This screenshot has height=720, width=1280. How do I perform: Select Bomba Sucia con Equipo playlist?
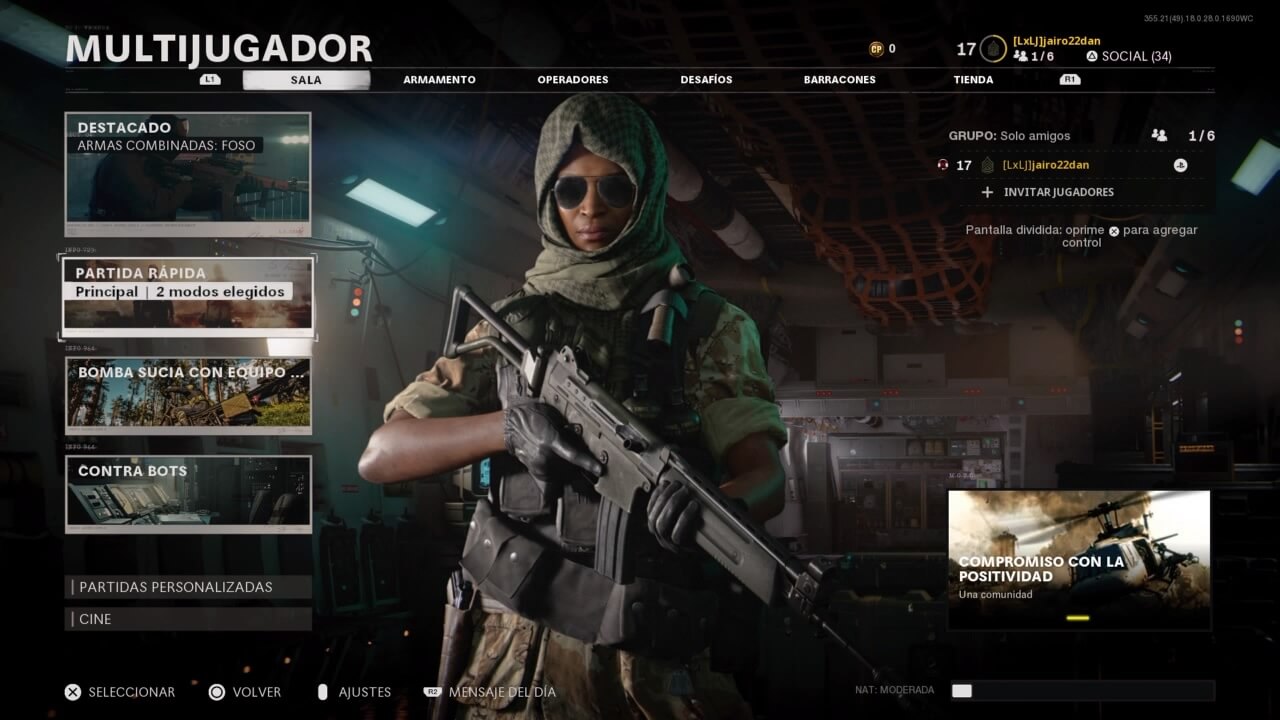pyautogui.click(x=188, y=396)
